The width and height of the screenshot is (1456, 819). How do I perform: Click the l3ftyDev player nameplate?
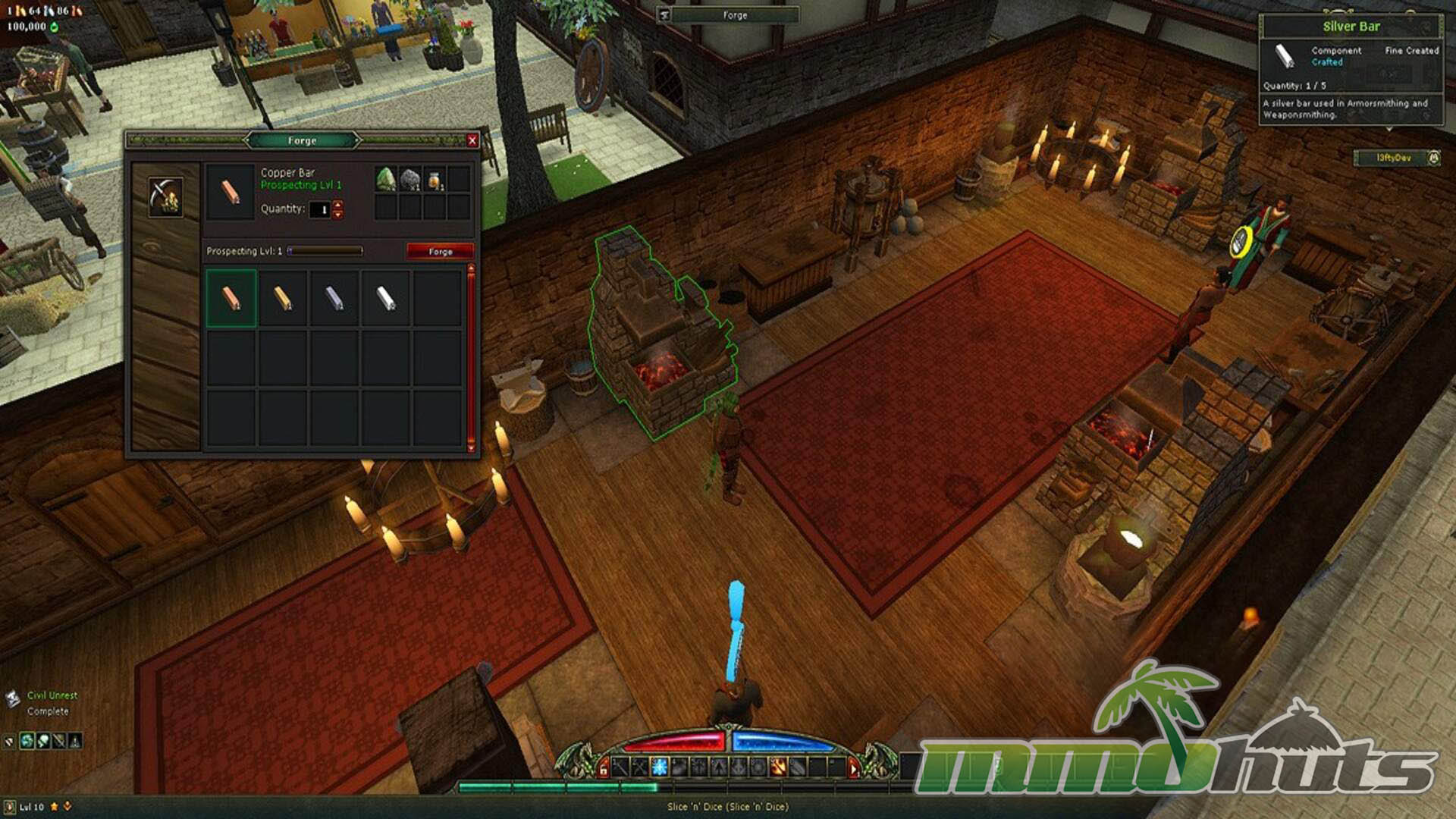point(1394,158)
